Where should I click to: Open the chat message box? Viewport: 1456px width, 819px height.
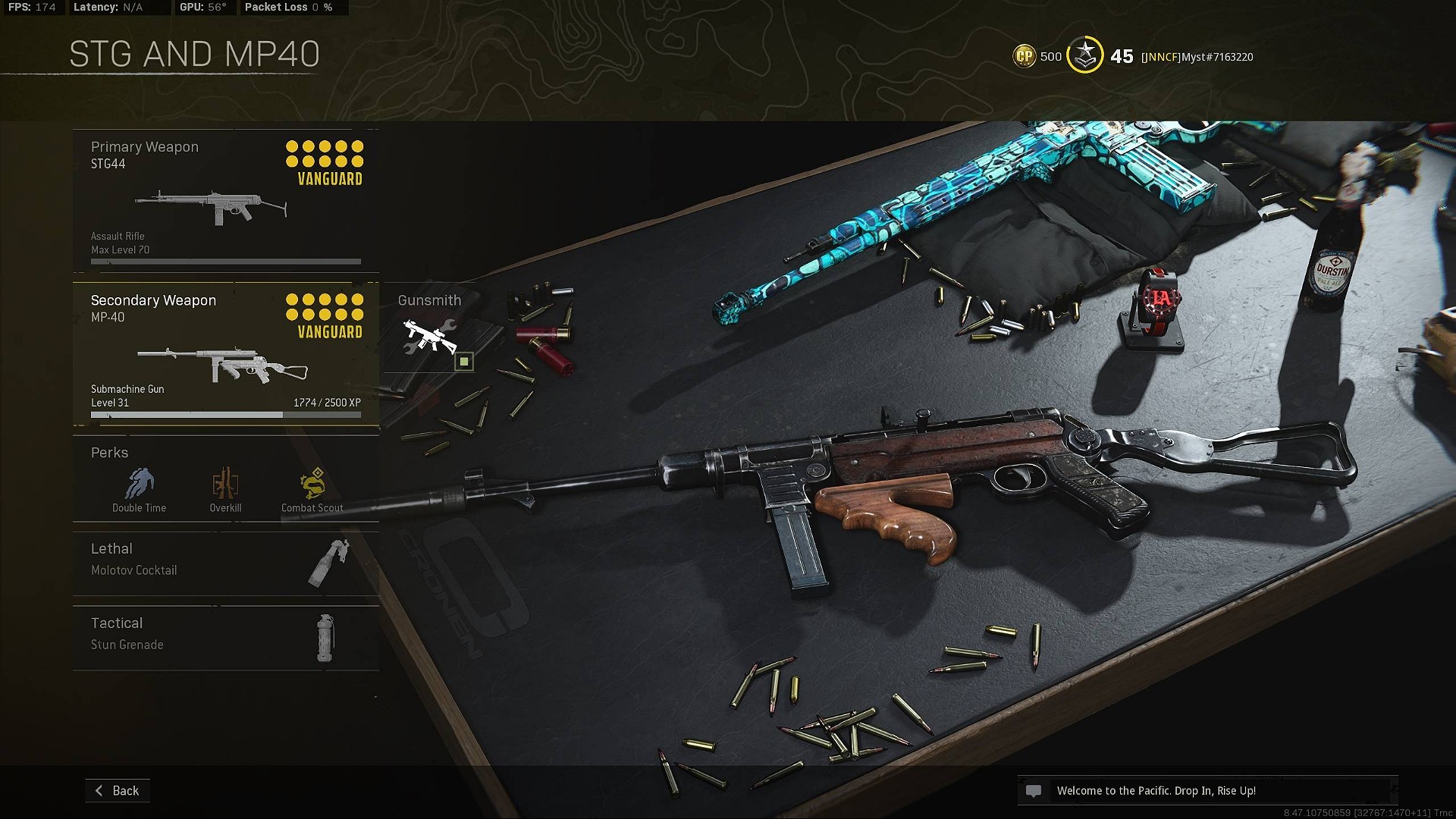(1206, 791)
